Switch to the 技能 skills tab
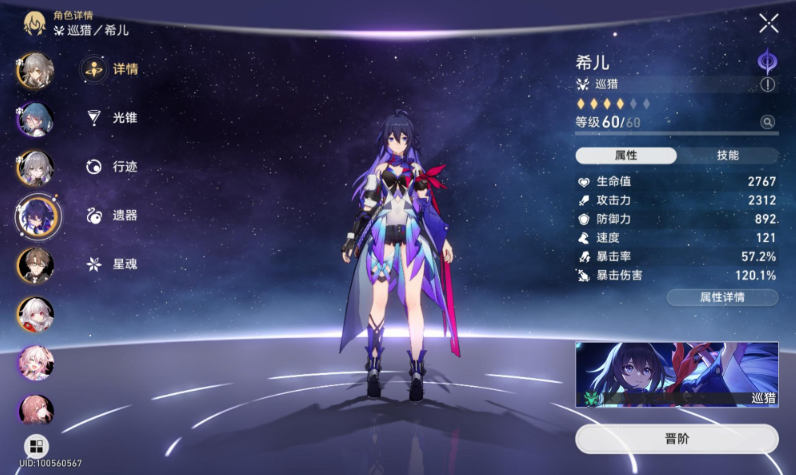 tap(728, 156)
